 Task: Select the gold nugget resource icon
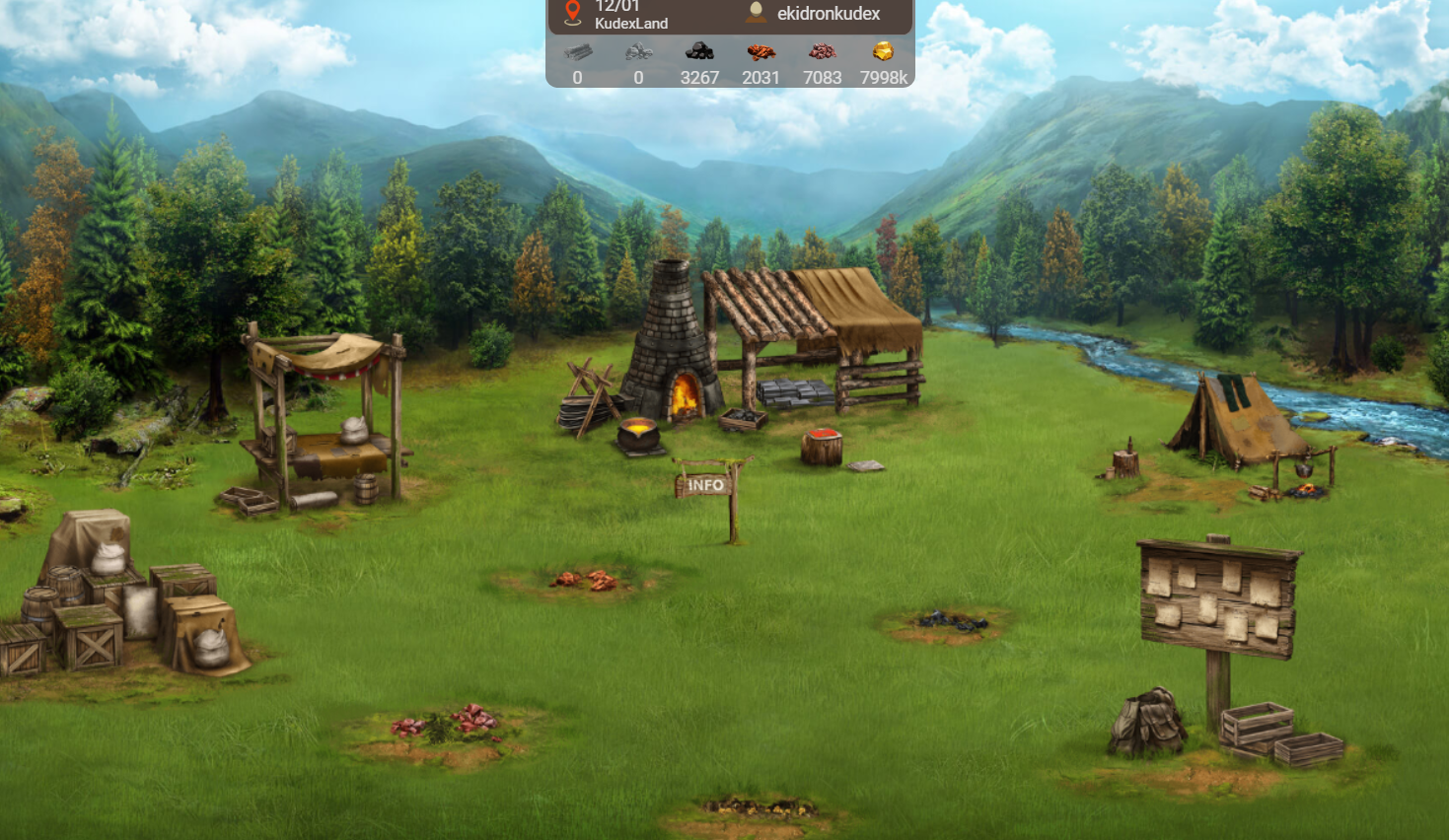[x=883, y=51]
